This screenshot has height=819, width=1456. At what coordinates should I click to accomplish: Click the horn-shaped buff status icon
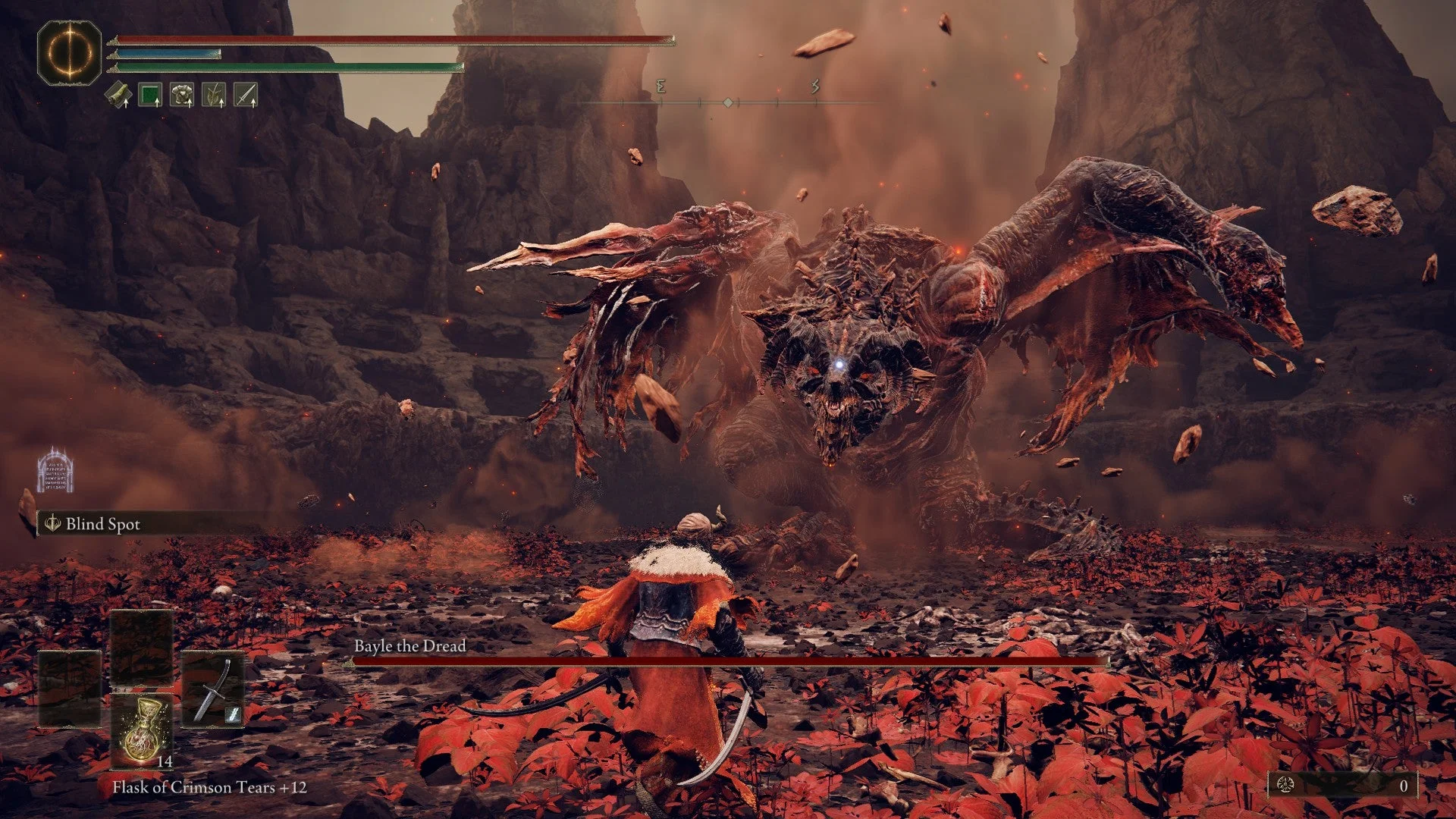pos(118,95)
